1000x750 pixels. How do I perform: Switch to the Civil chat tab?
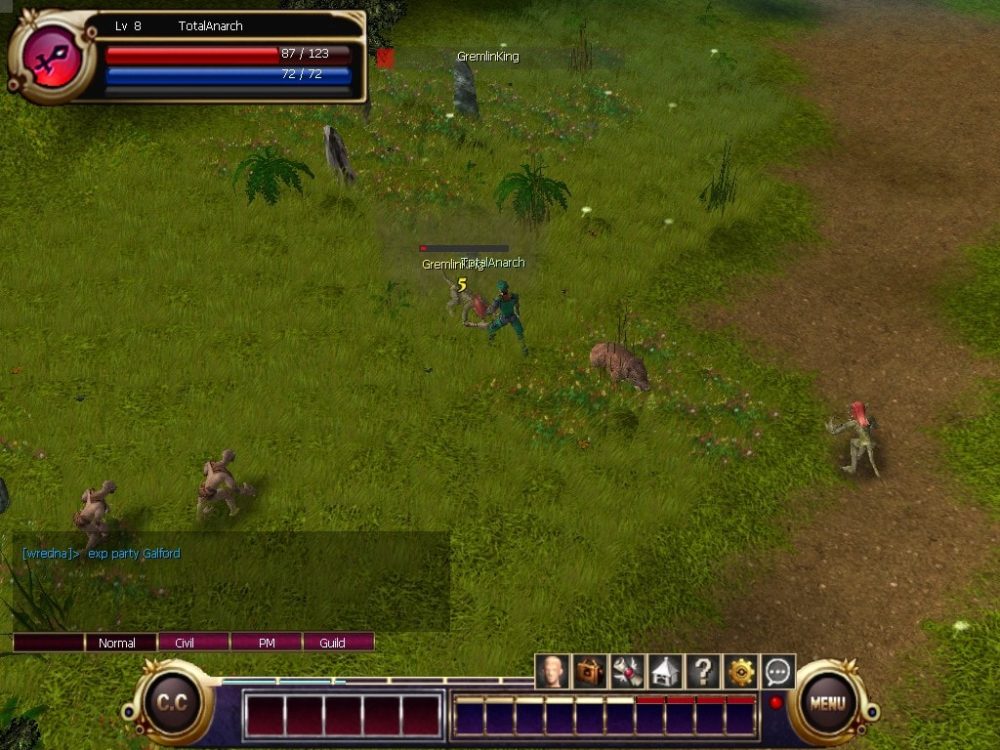(x=184, y=643)
